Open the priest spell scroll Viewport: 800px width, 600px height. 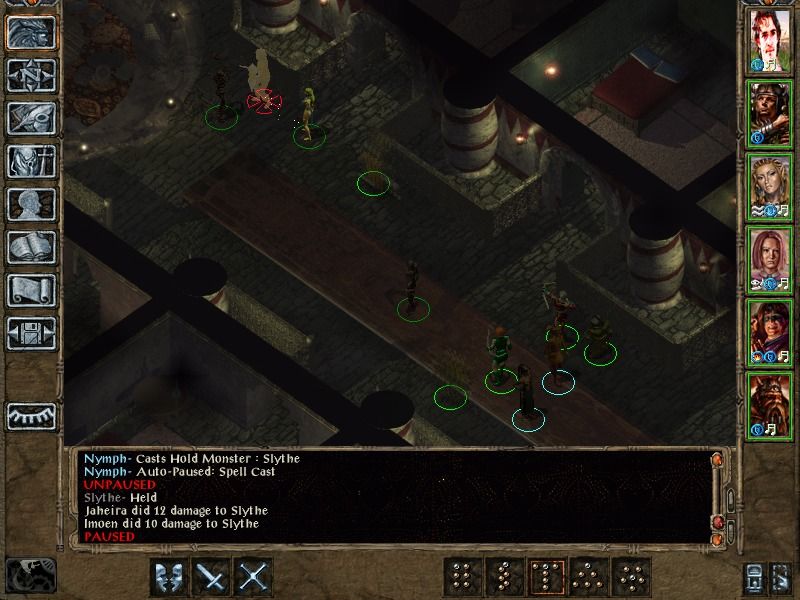click(x=31, y=290)
